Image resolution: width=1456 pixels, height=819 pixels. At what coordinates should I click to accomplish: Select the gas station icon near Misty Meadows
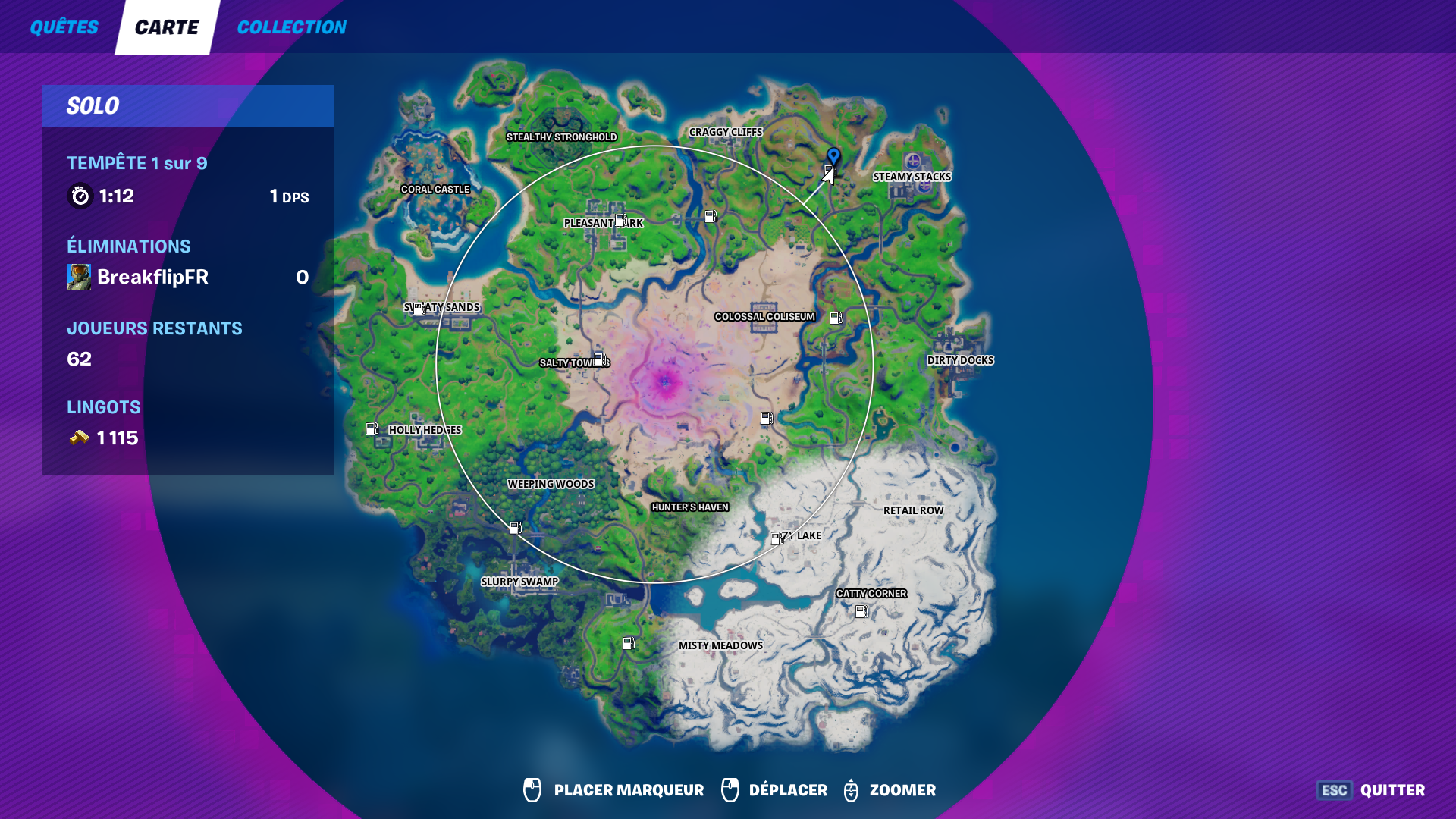629,644
